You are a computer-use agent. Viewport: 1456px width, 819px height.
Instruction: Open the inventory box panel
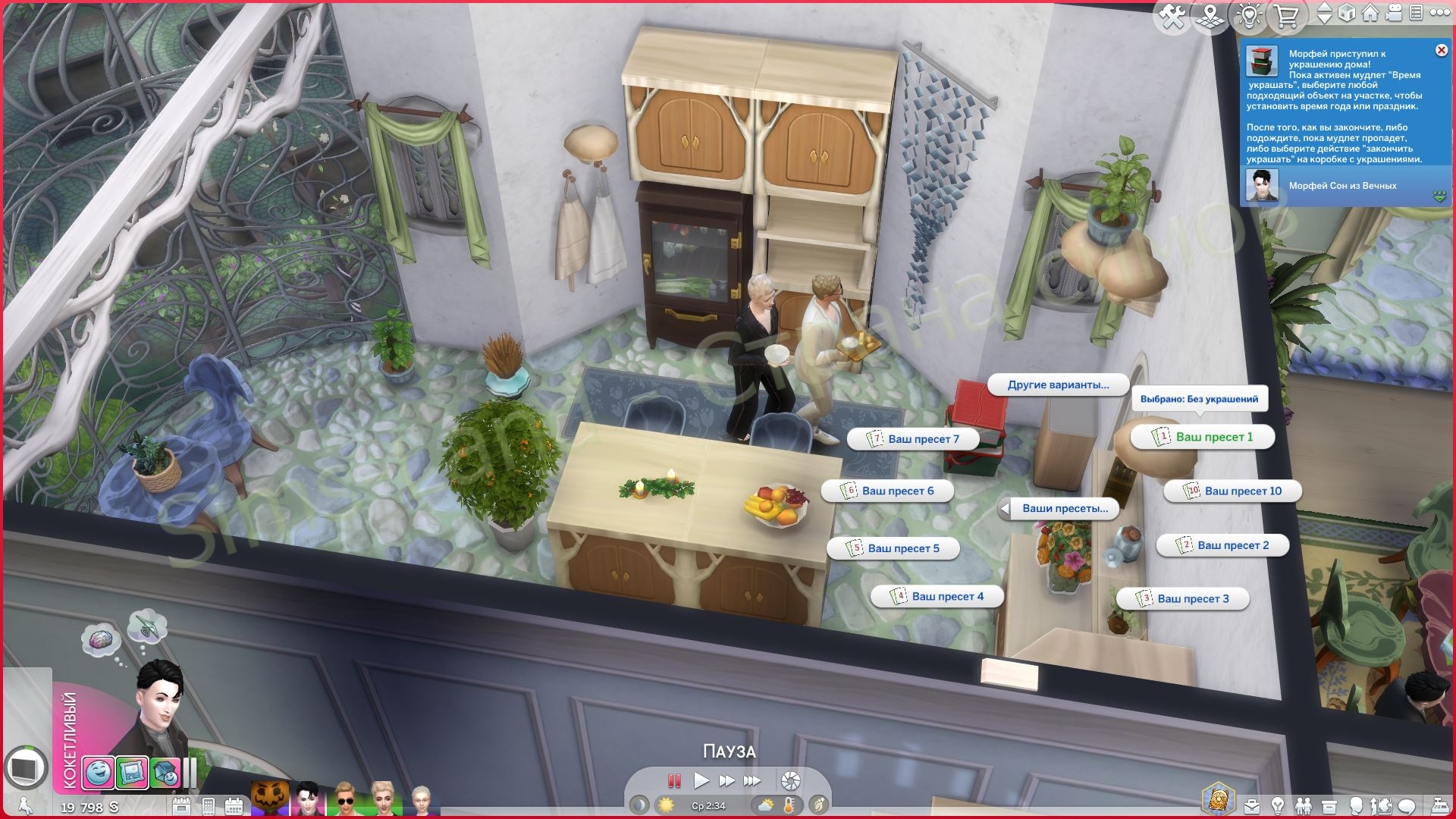coord(1329,805)
